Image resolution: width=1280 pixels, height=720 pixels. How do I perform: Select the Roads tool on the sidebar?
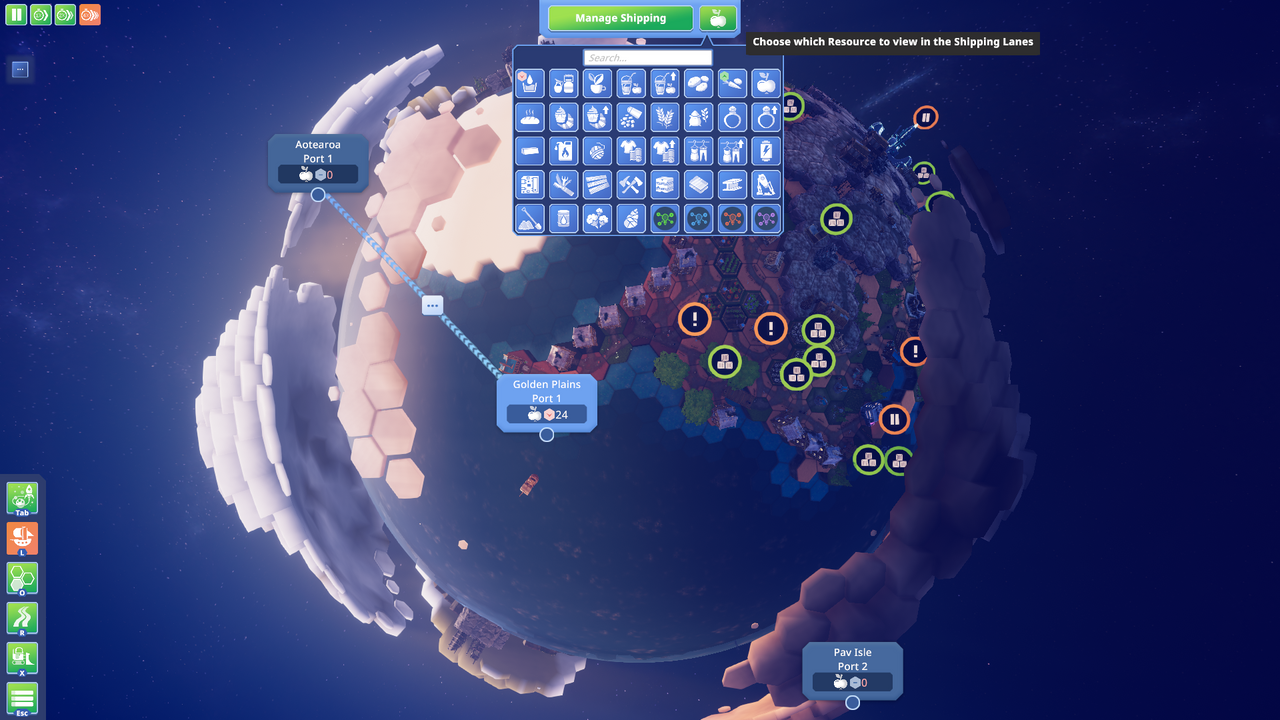tap(21, 618)
